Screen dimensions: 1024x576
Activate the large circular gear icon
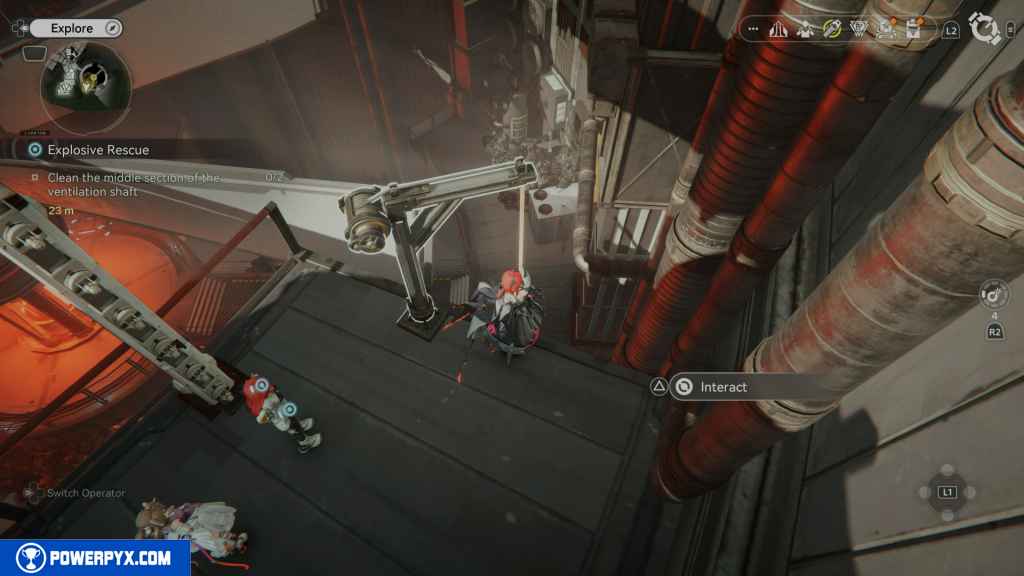986,30
